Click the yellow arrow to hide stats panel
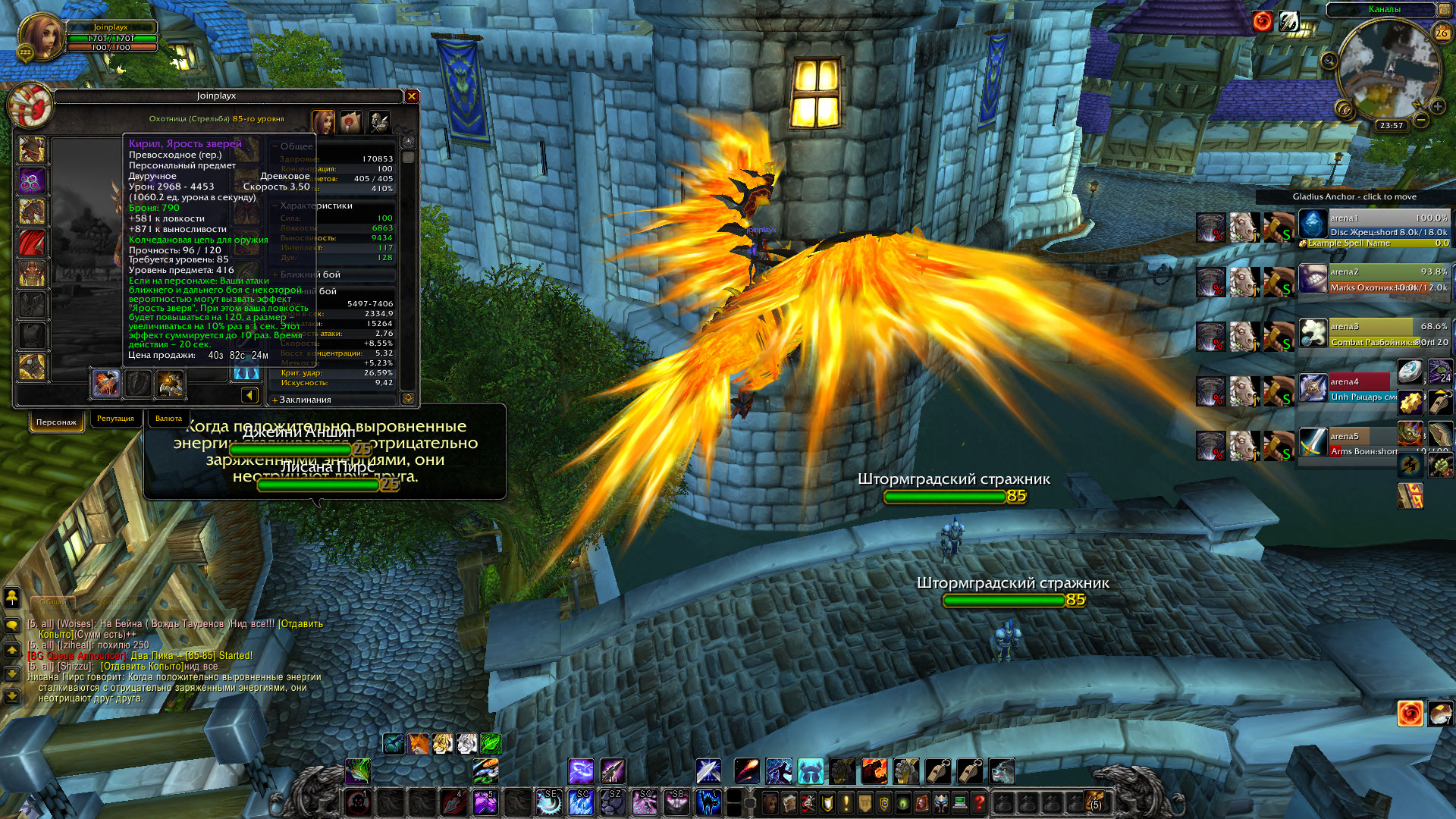The image size is (1456, 819). pos(249,394)
